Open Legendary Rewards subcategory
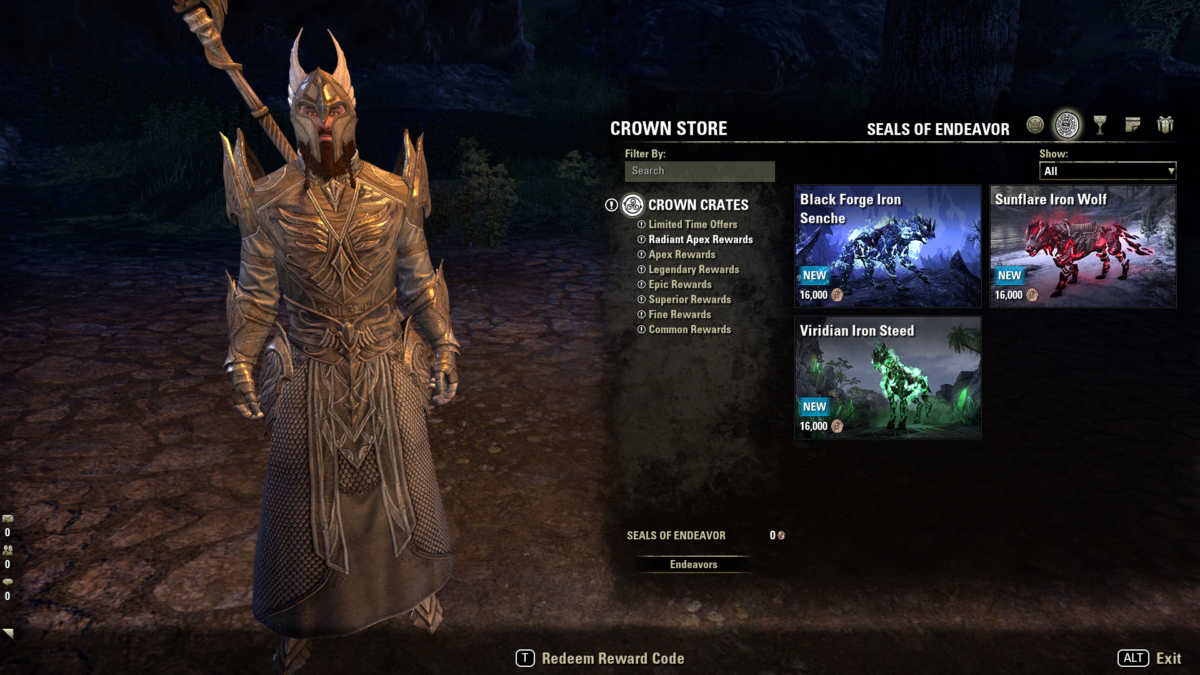 693,270
